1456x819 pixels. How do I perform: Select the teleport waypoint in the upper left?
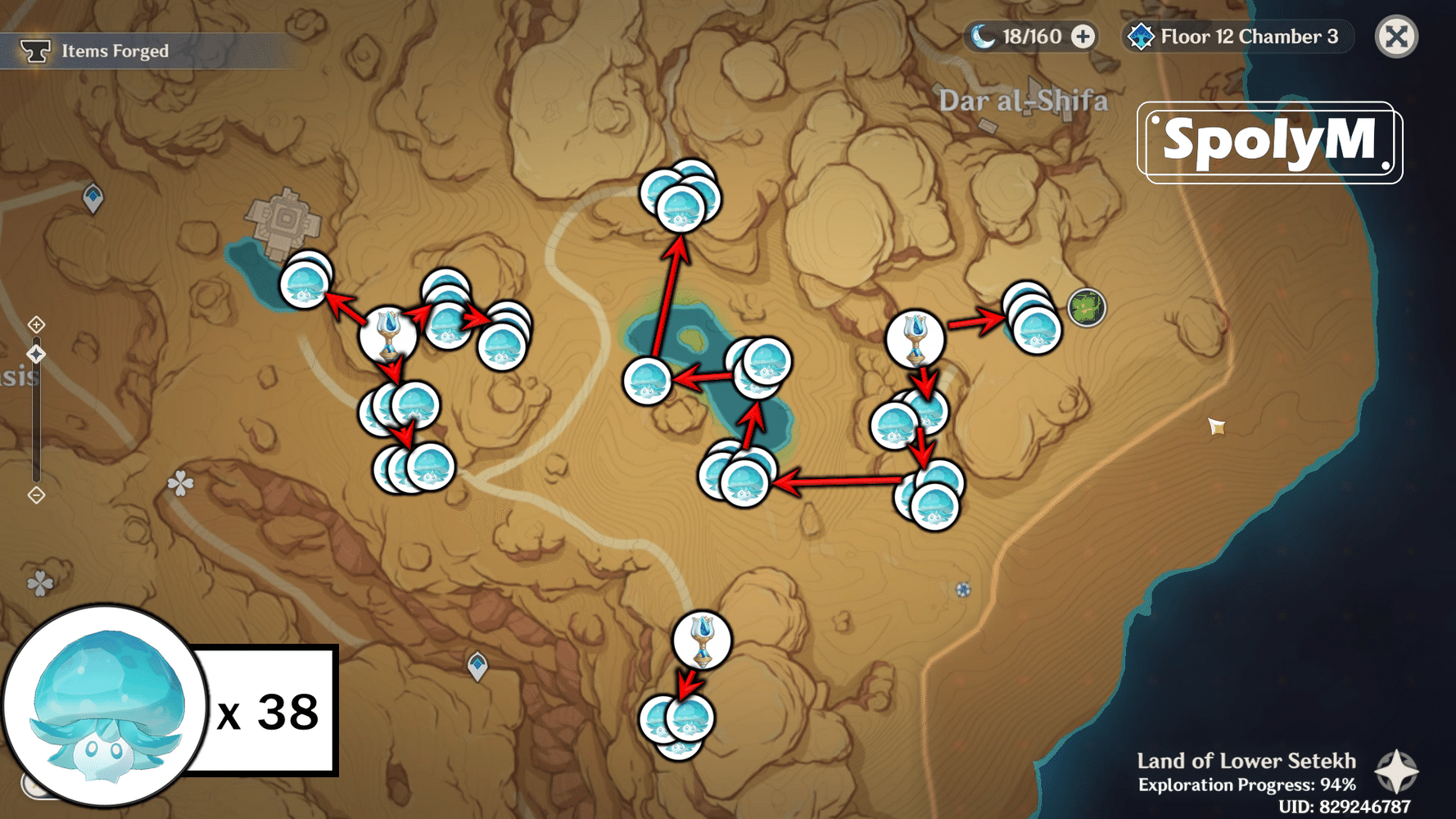click(x=93, y=195)
